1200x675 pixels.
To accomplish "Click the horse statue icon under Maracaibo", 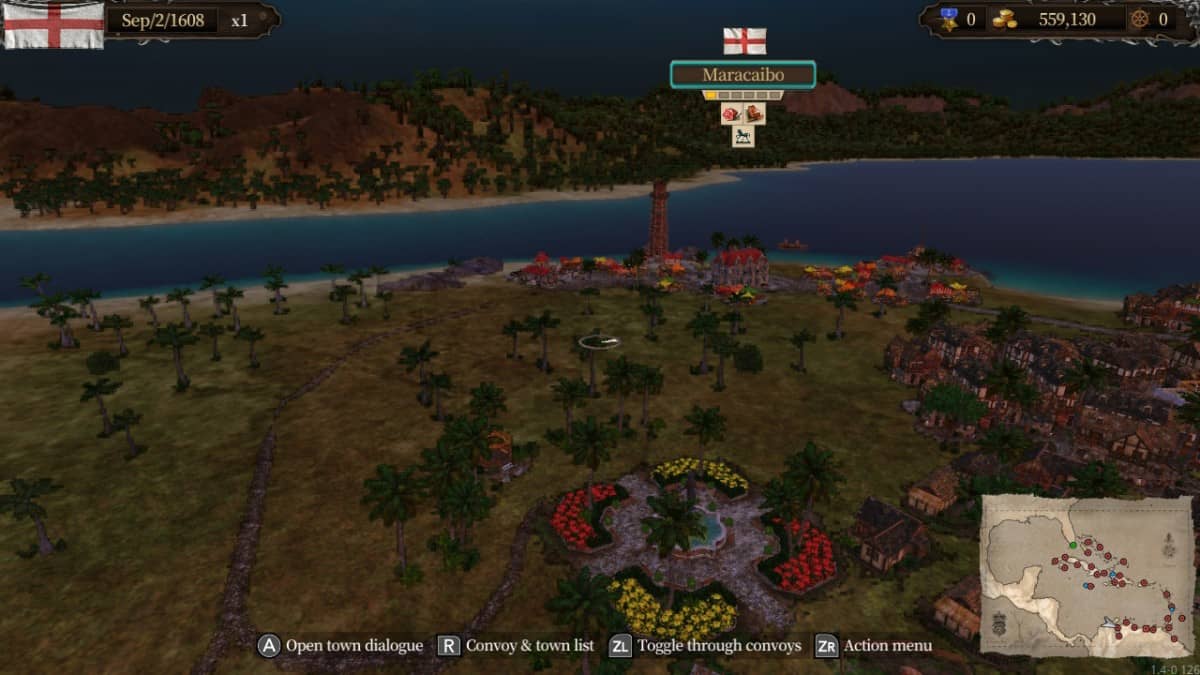I will (x=742, y=136).
